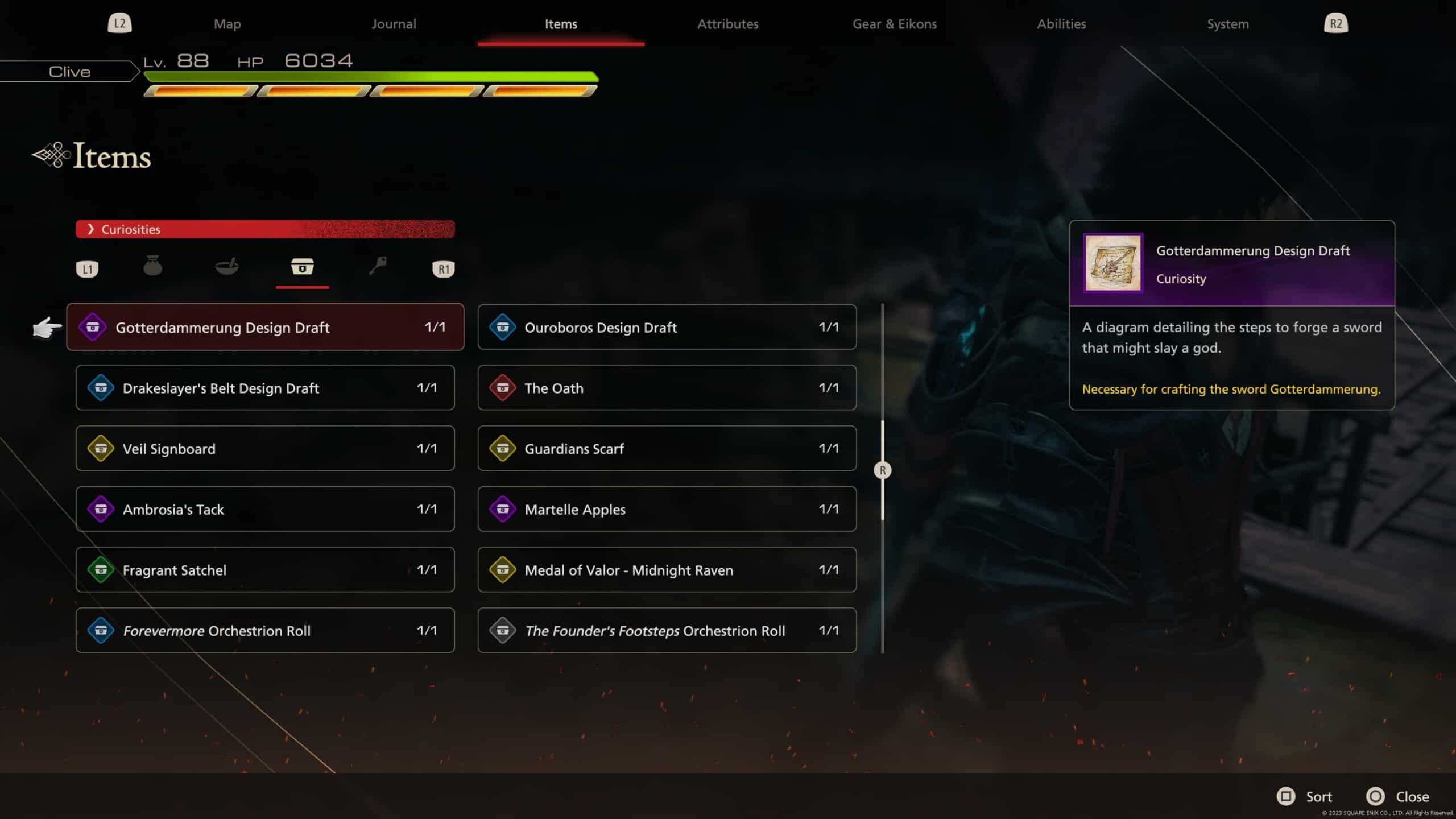Open the Gear & Eikons tab
This screenshot has width=1456, height=819.
coord(894,24)
